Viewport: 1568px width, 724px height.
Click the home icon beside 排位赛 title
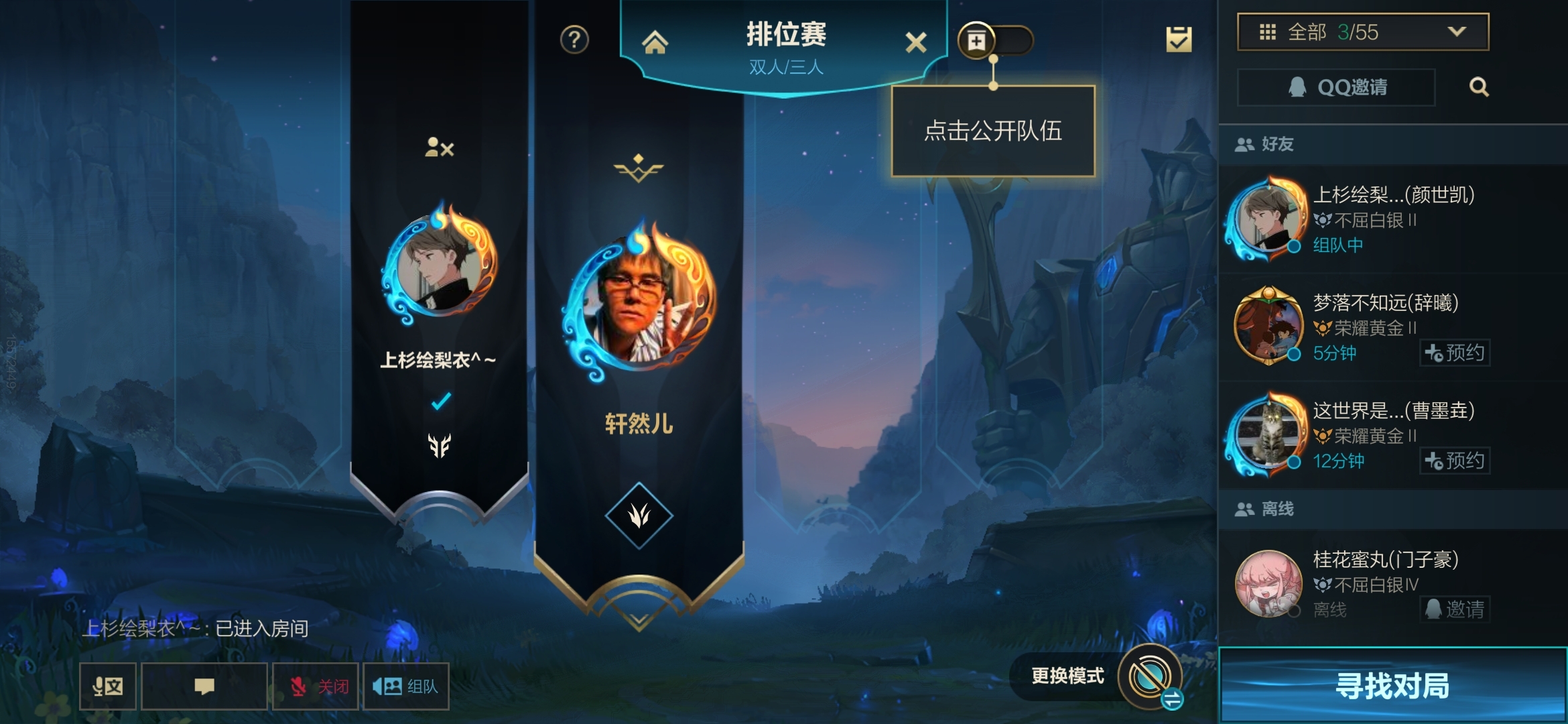655,42
